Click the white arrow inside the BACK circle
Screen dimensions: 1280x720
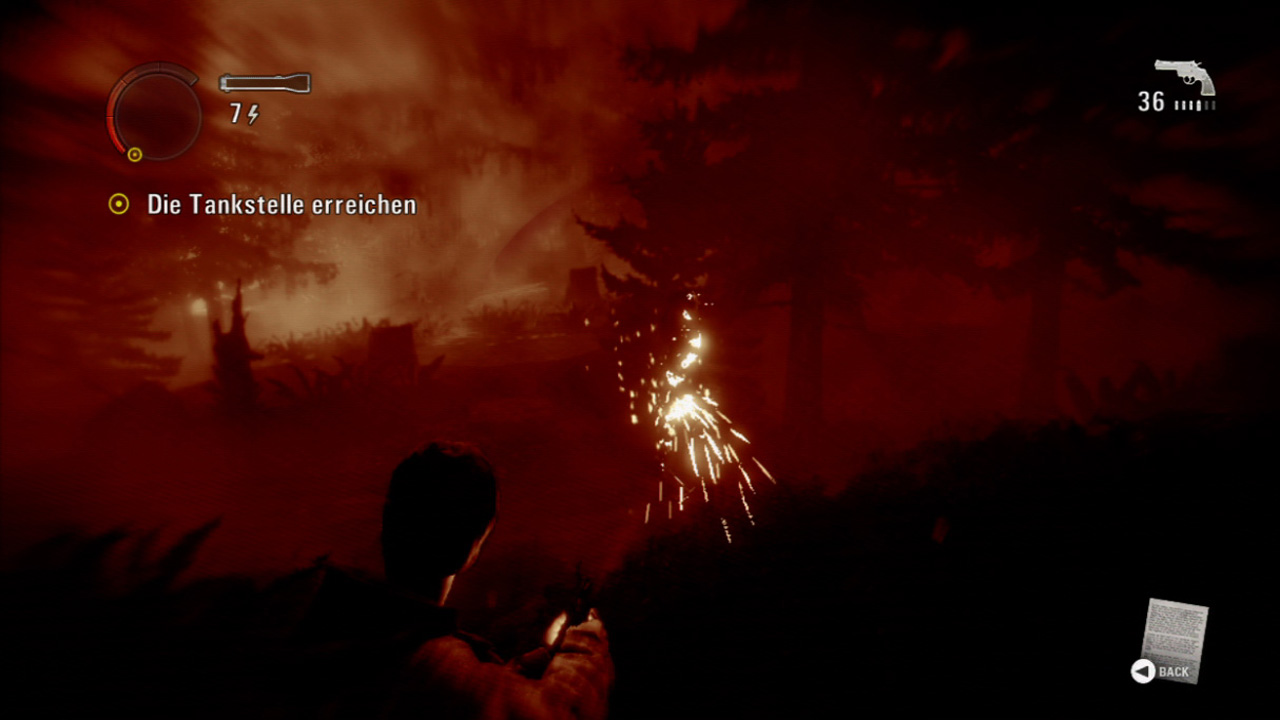(1140, 672)
